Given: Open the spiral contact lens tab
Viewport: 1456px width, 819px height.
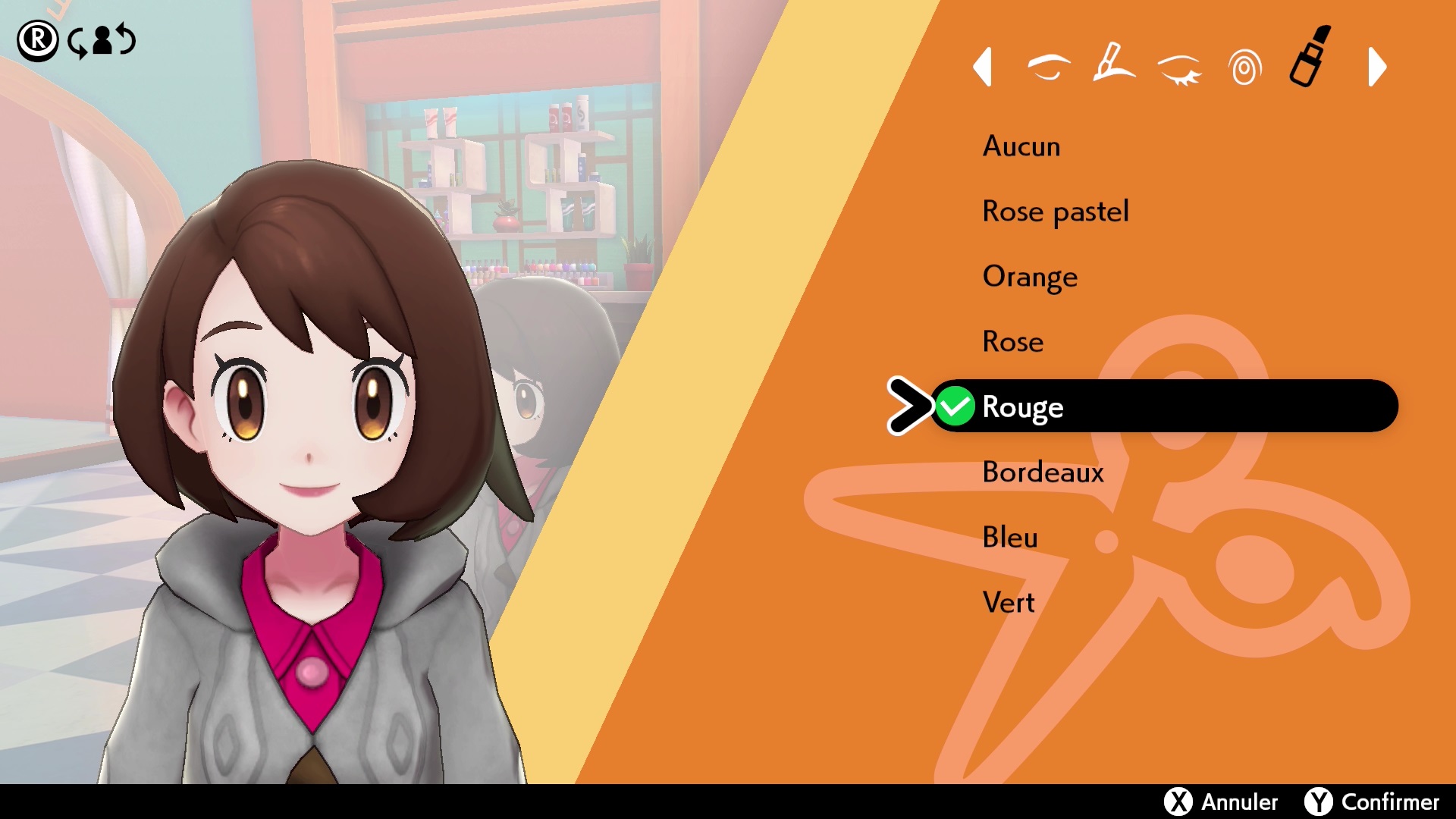Looking at the screenshot, I should coord(1244,68).
